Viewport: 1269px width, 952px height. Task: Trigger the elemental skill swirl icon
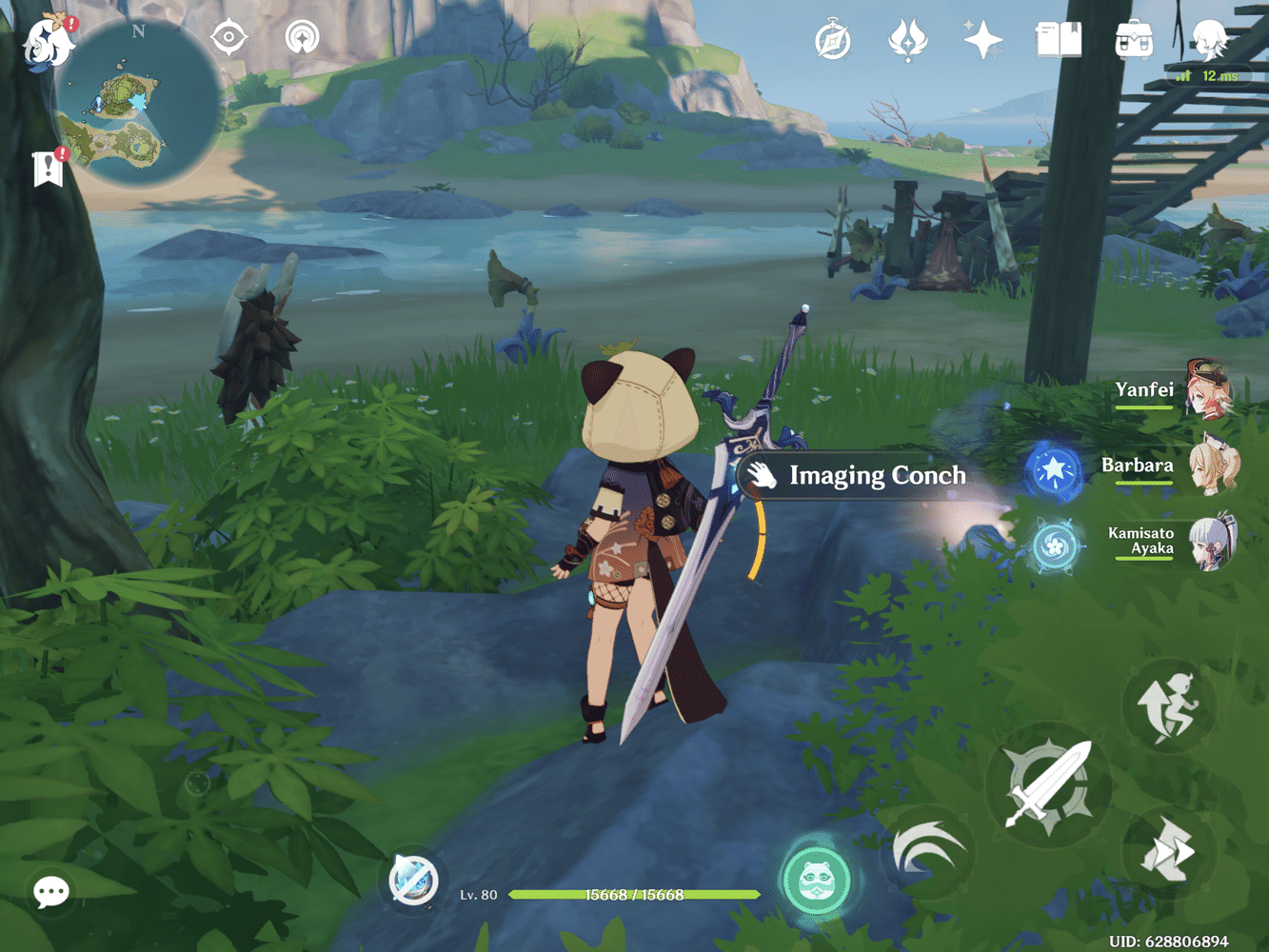[x=930, y=852]
